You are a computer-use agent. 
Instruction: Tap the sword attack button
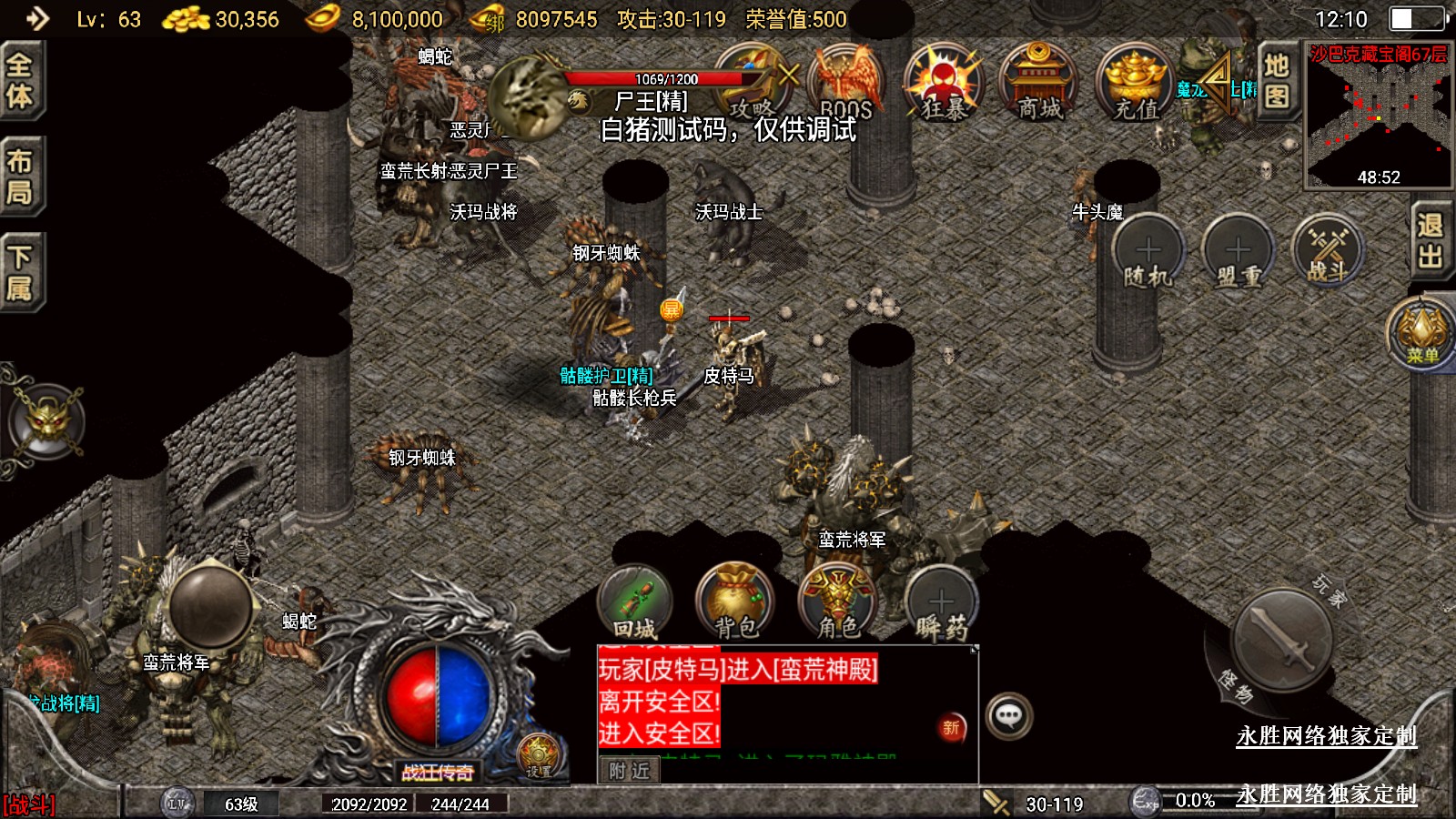(x=1283, y=640)
